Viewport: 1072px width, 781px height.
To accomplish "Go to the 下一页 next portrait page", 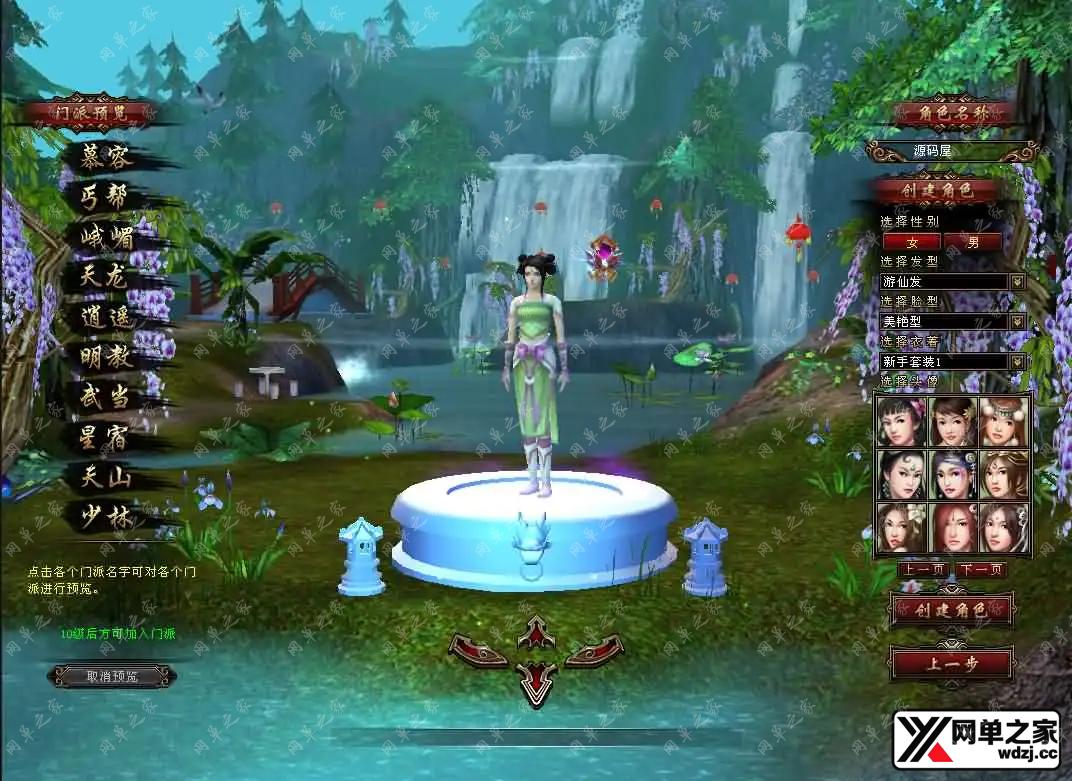I will 980,570.
